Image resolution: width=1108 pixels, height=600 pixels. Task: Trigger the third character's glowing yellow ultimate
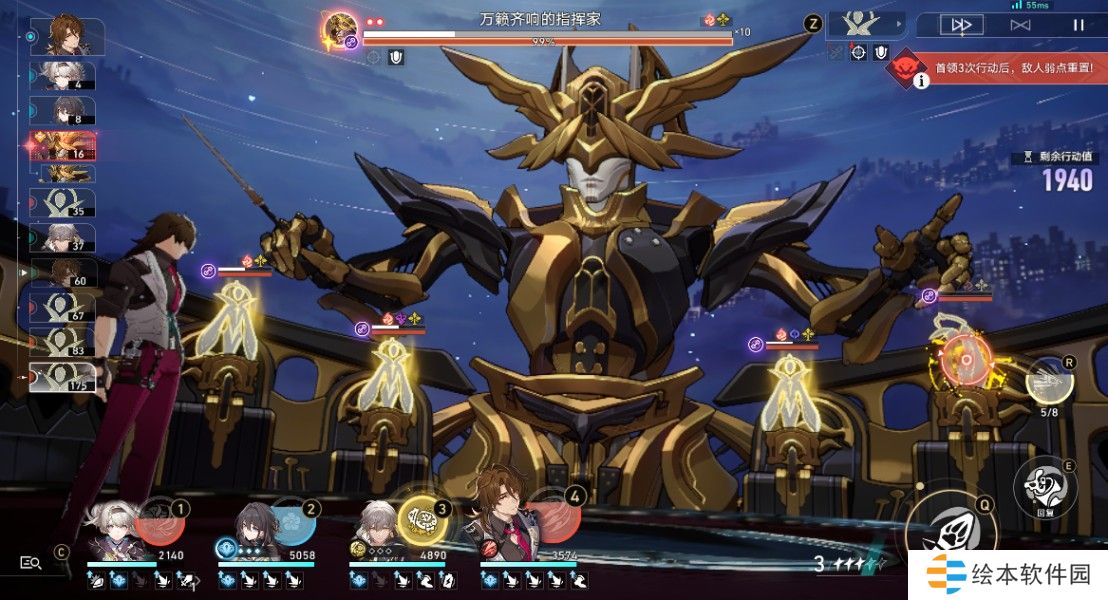pyautogui.click(x=423, y=521)
